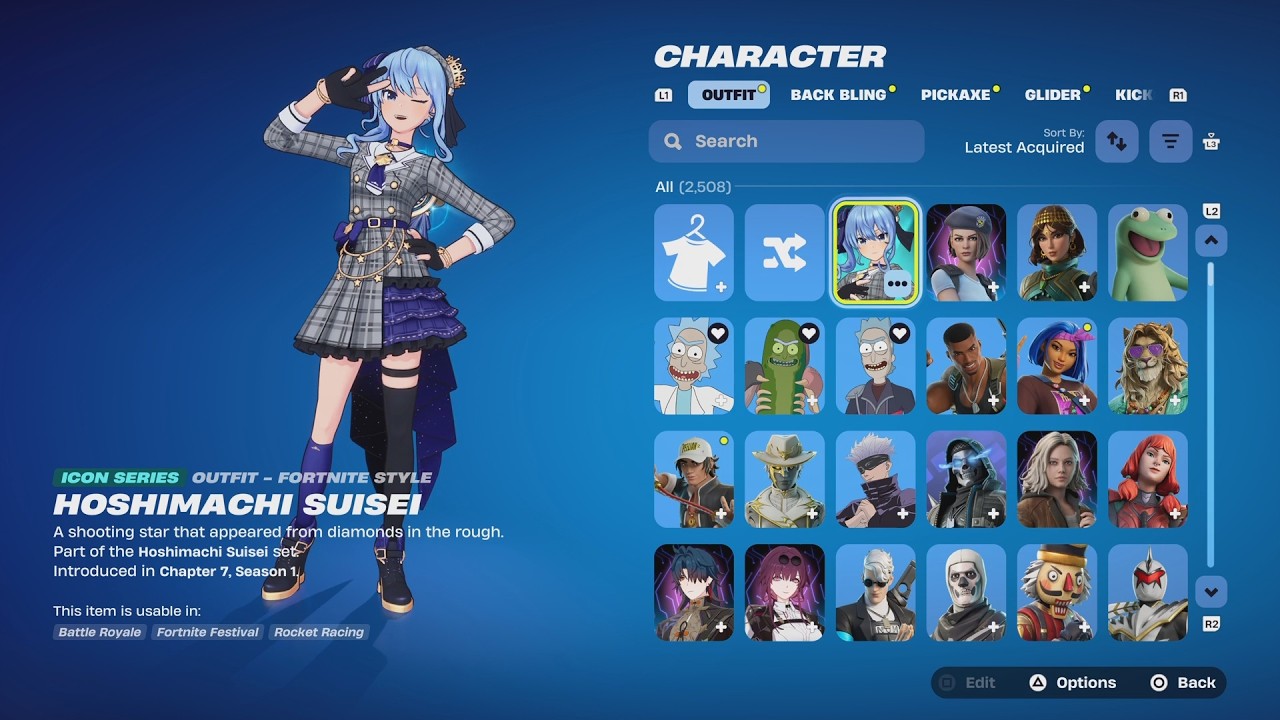Open the Pickaxe tab

pyautogui.click(x=955, y=95)
